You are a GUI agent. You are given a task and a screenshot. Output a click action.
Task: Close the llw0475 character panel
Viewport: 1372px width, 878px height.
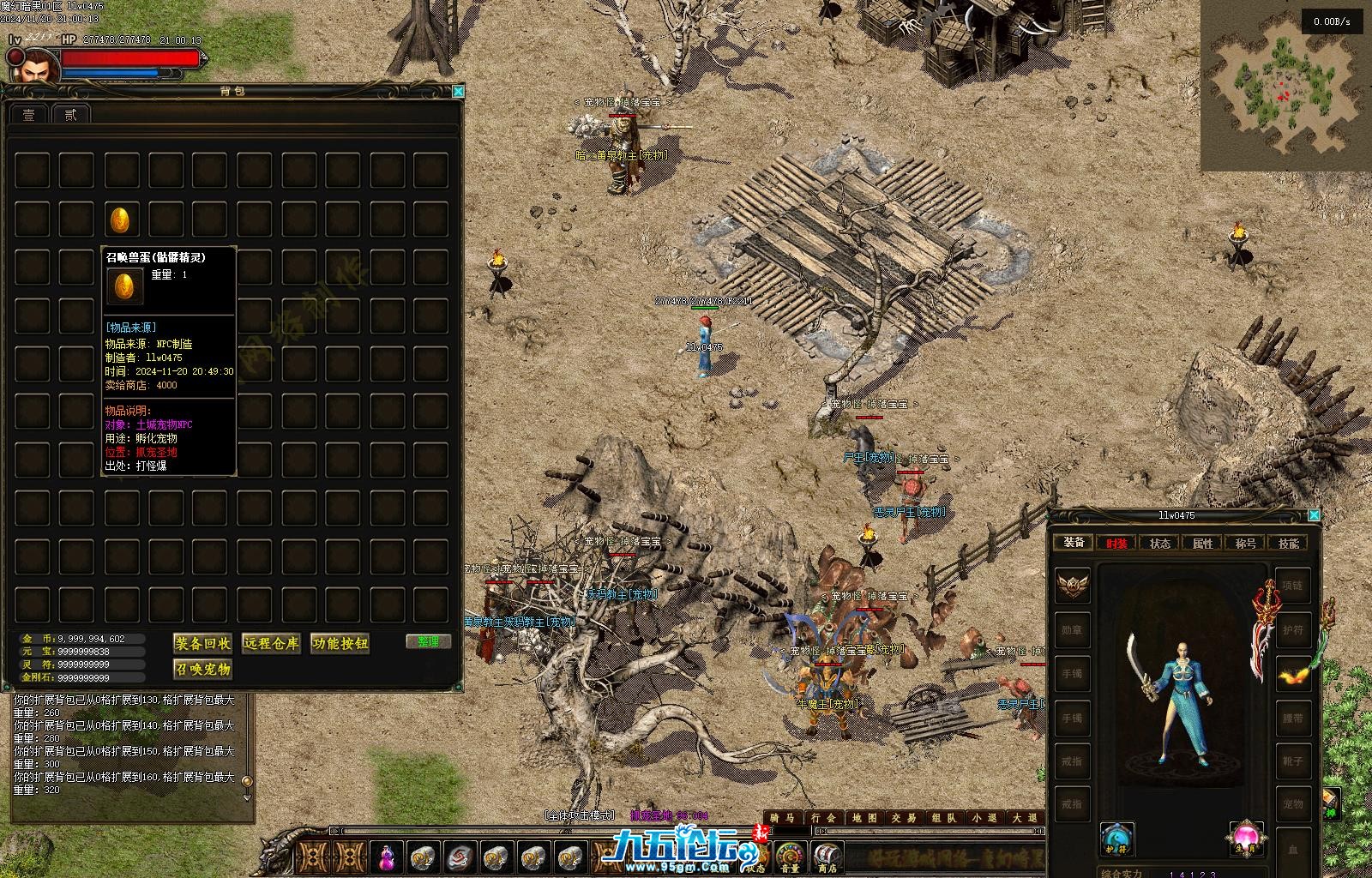(1314, 515)
